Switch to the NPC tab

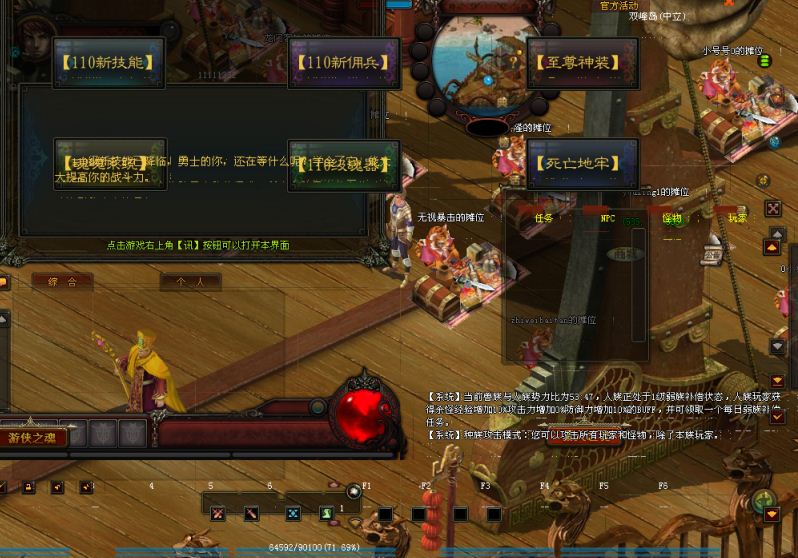[x=607, y=217]
